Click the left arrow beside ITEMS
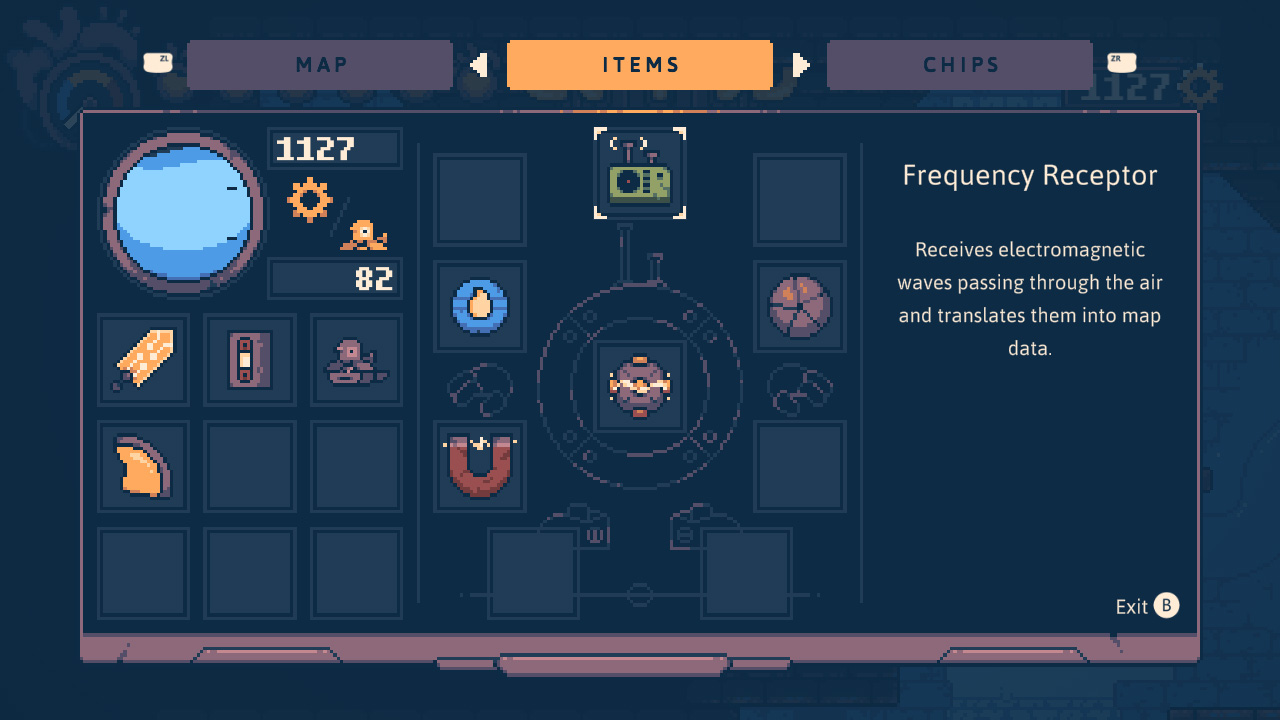The width and height of the screenshot is (1280, 720). 479,64
